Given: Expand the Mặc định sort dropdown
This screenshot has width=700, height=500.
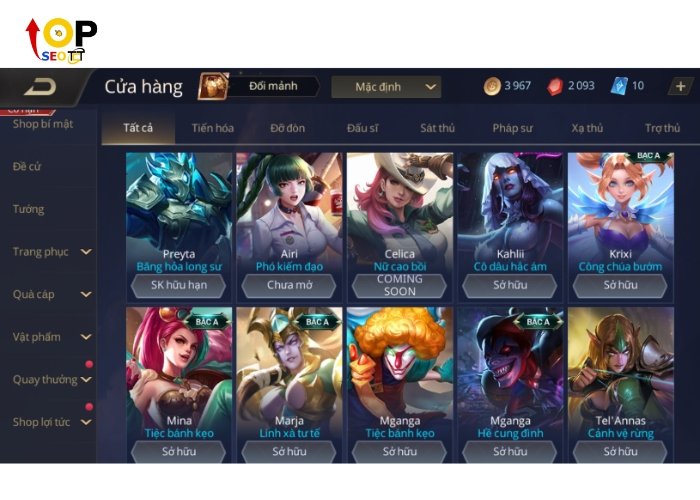Looking at the screenshot, I should [x=386, y=87].
